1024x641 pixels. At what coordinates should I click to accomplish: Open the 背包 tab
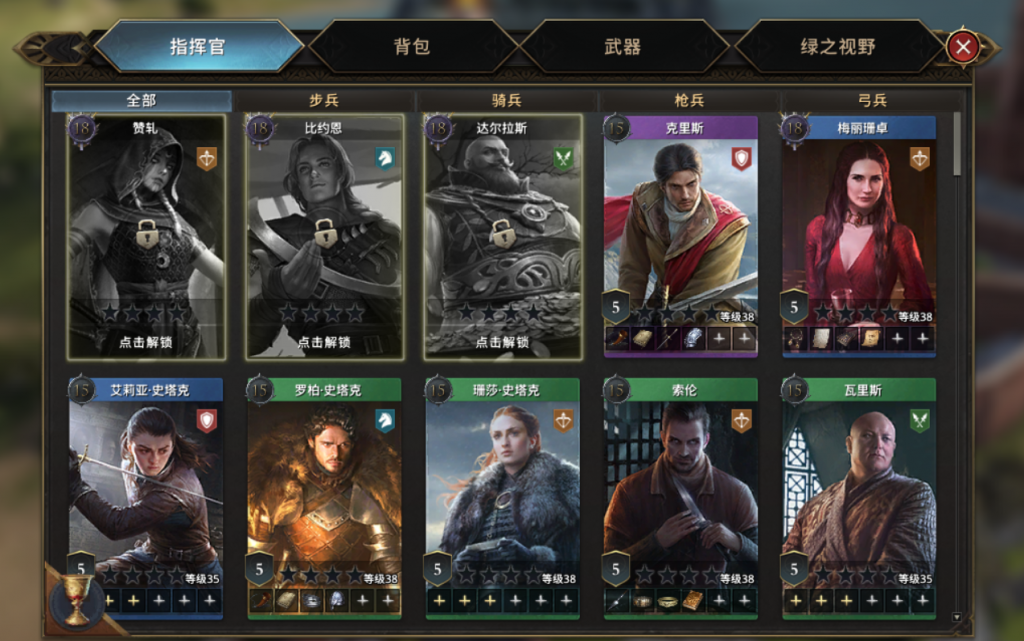pos(411,47)
